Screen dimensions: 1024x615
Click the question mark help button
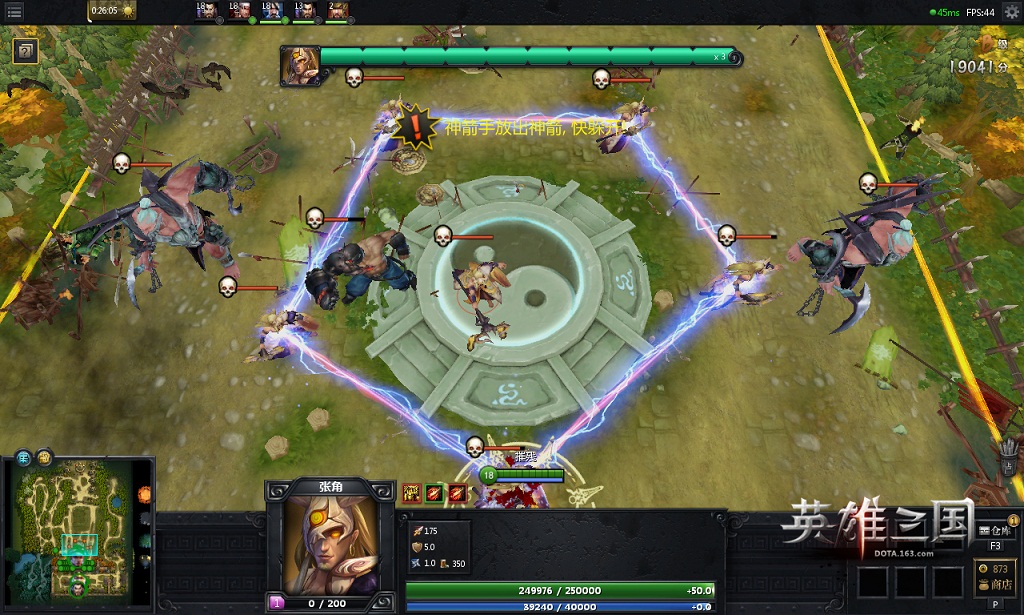tap(27, 51)
